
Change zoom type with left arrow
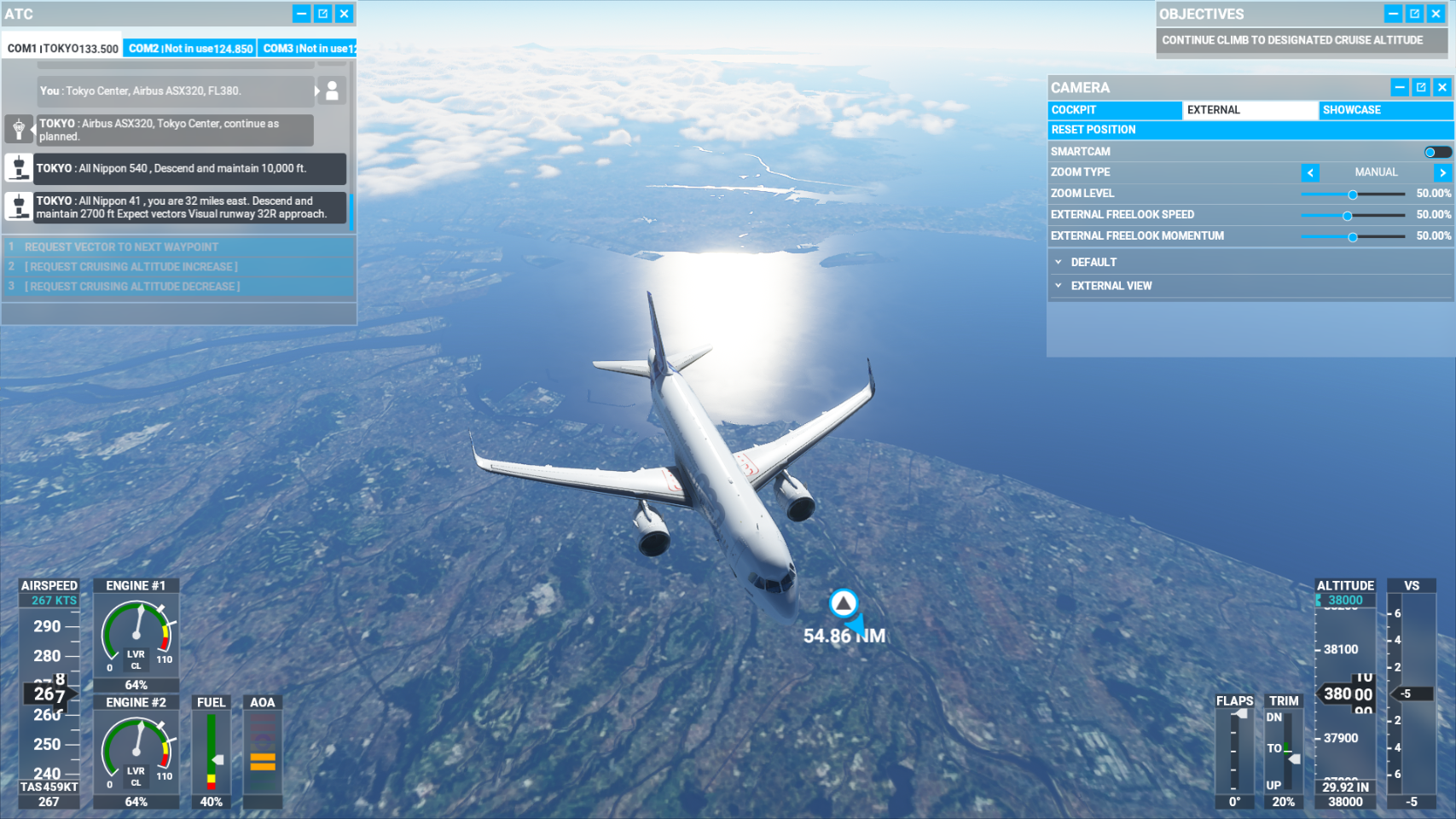pos(1310,172)
